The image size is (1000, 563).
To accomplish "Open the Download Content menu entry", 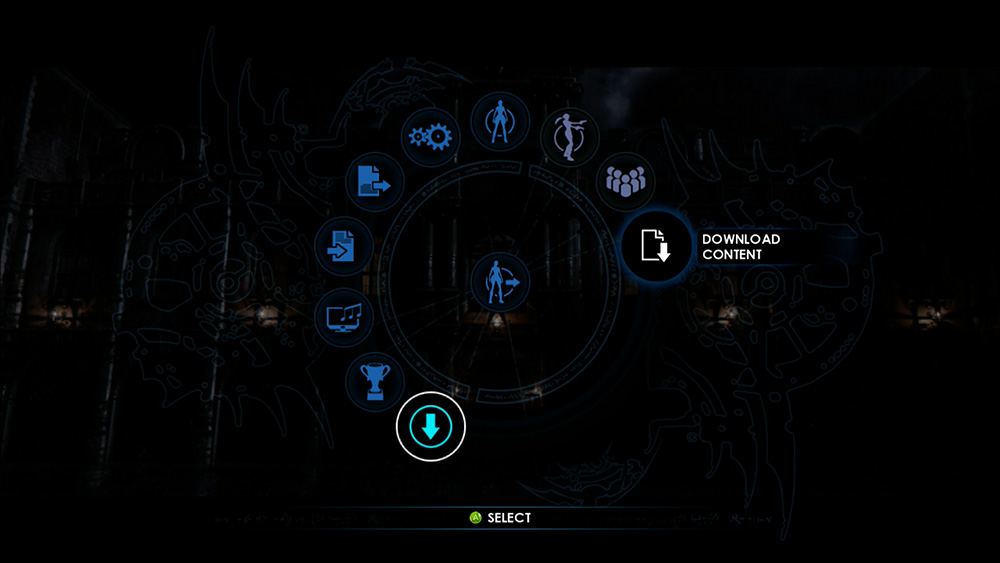I will point(657,246).
